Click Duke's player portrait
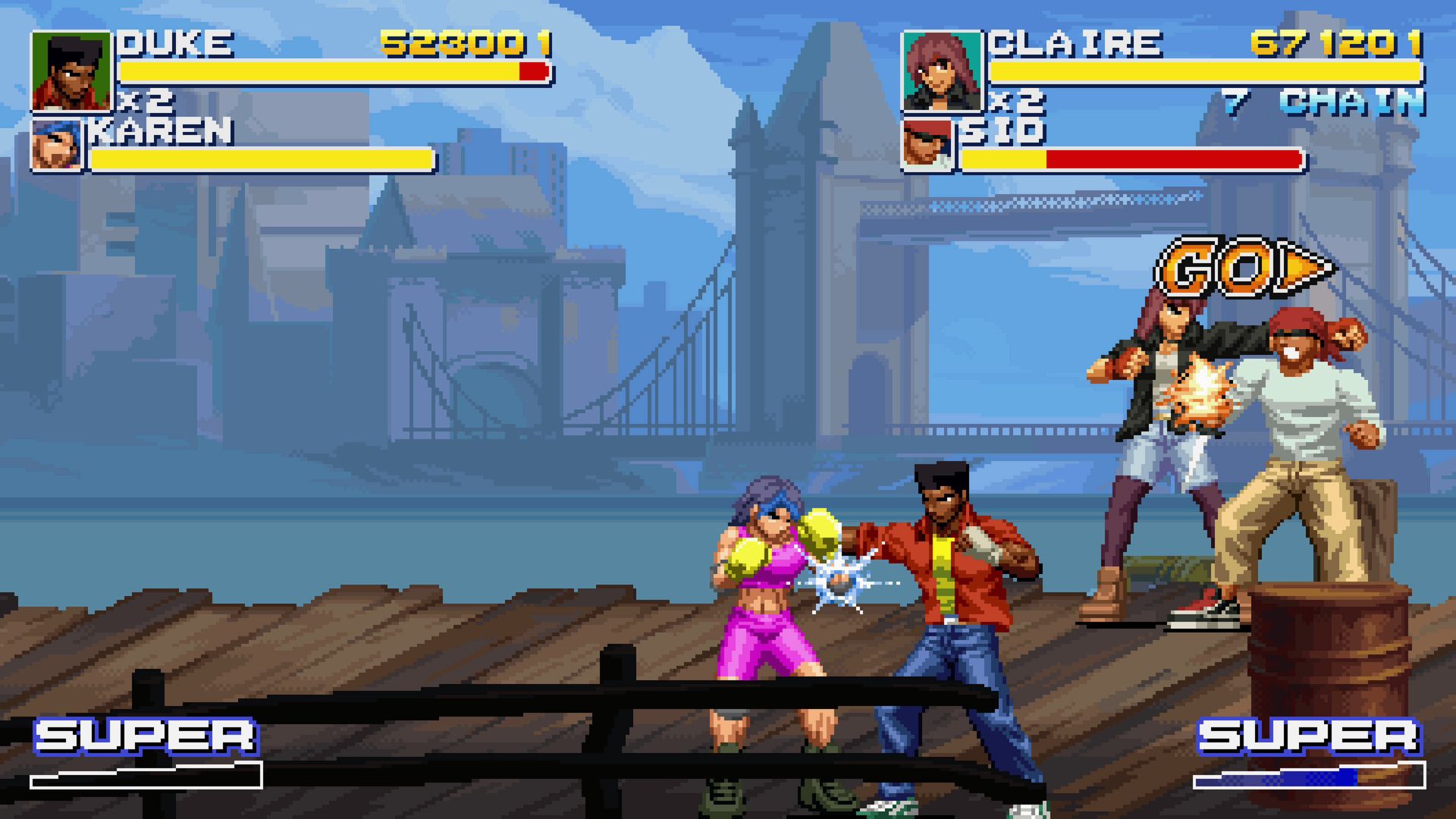 (71, 72)
